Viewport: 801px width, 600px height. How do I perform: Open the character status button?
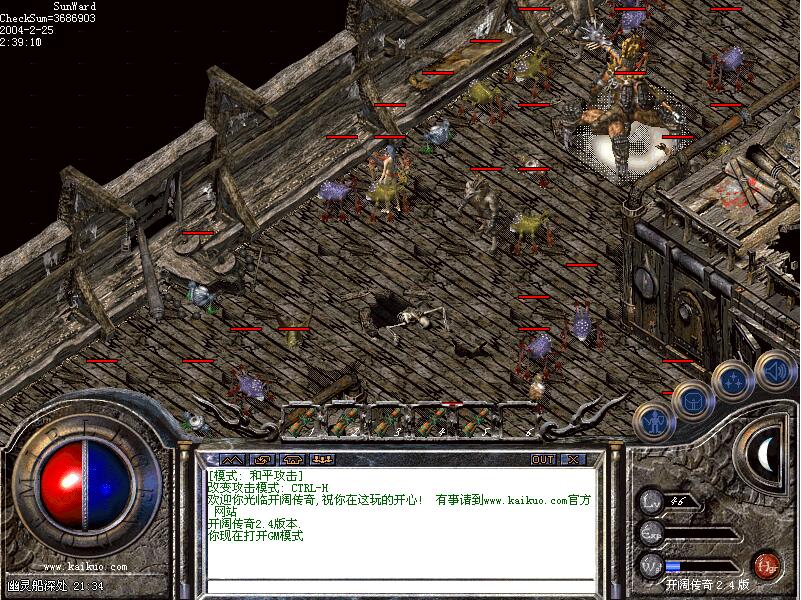(x=654, y=422)
